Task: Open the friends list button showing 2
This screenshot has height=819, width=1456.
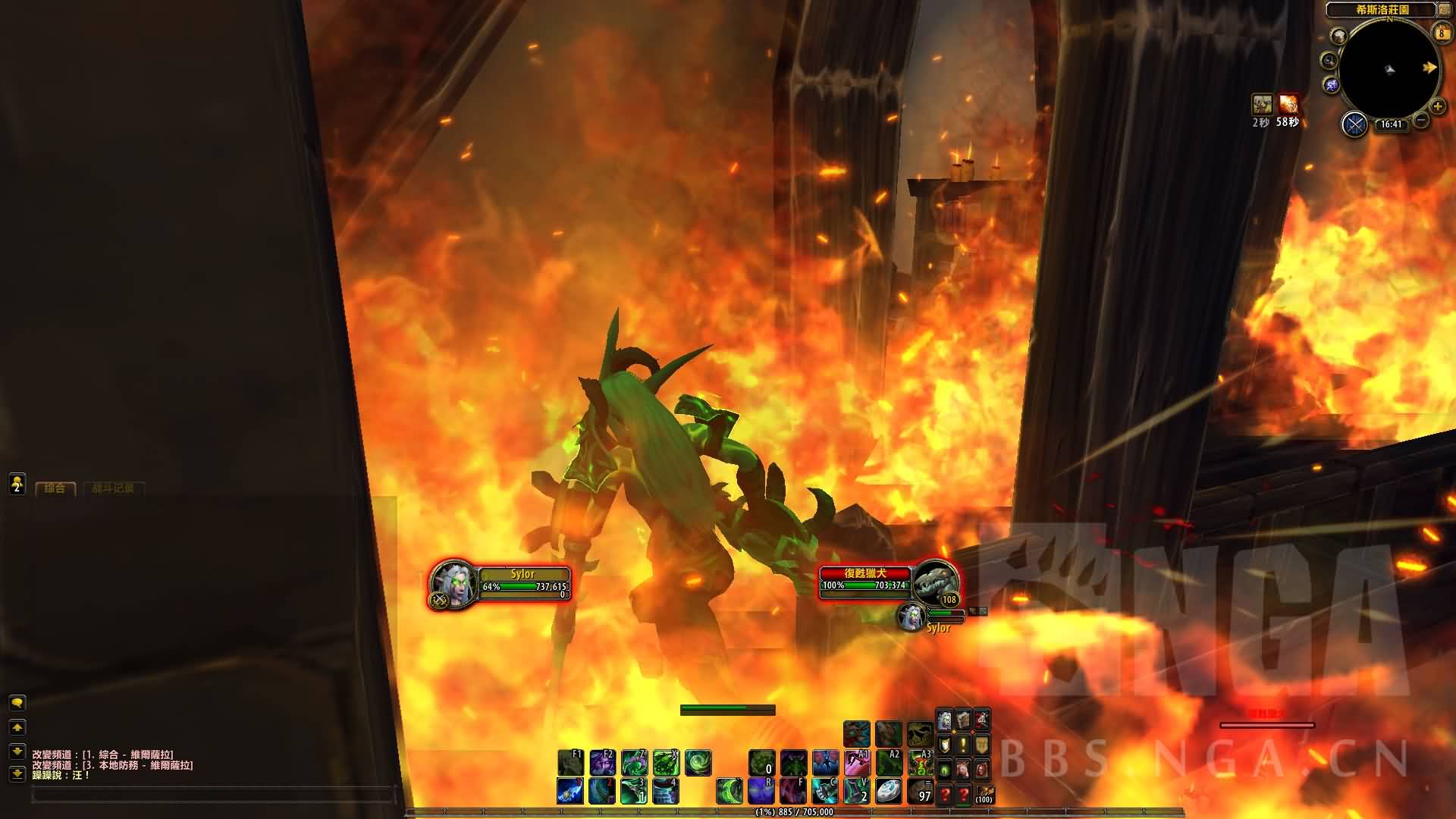Action: coord(17,484)
